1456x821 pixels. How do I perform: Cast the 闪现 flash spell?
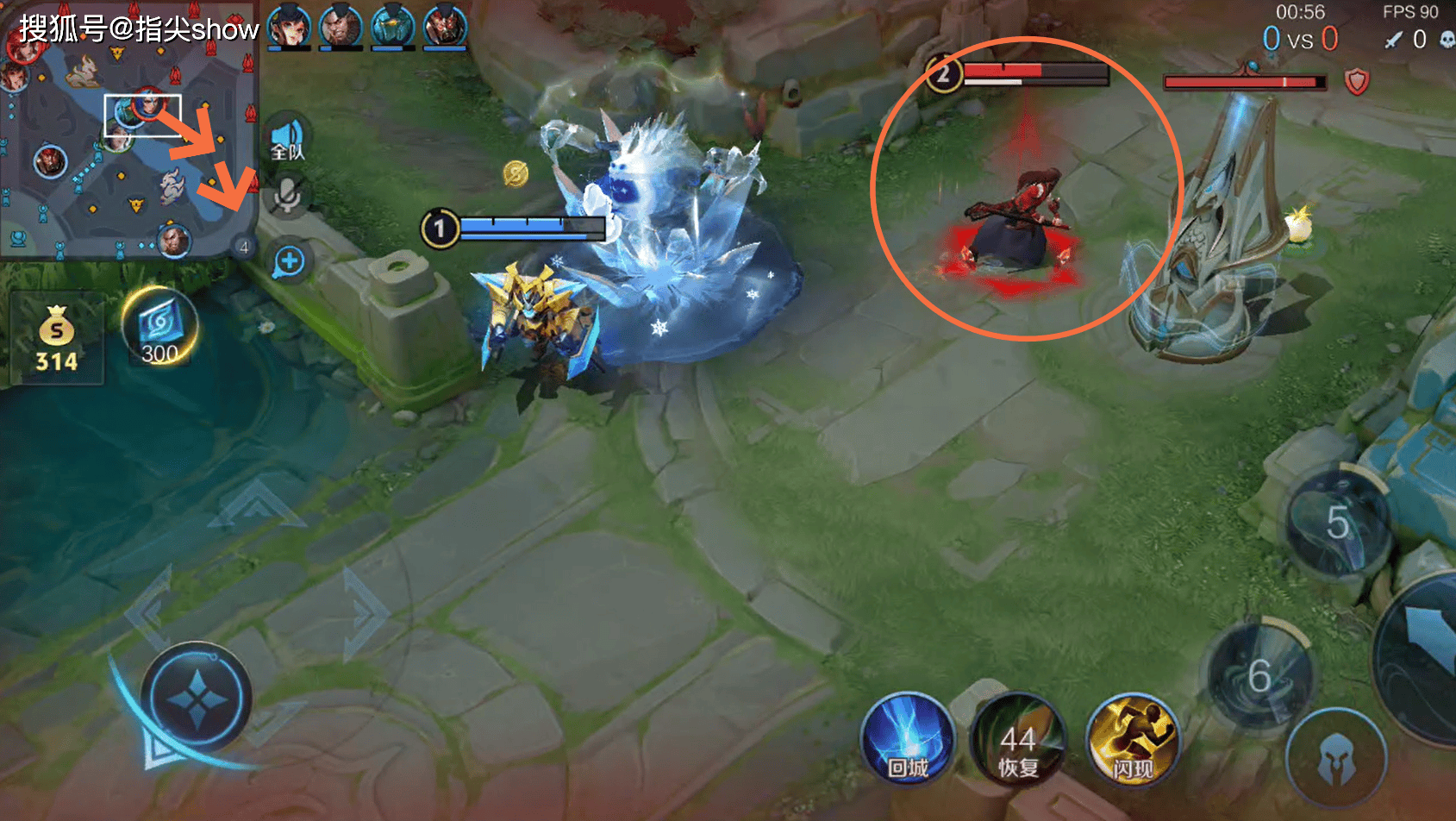1132,741
